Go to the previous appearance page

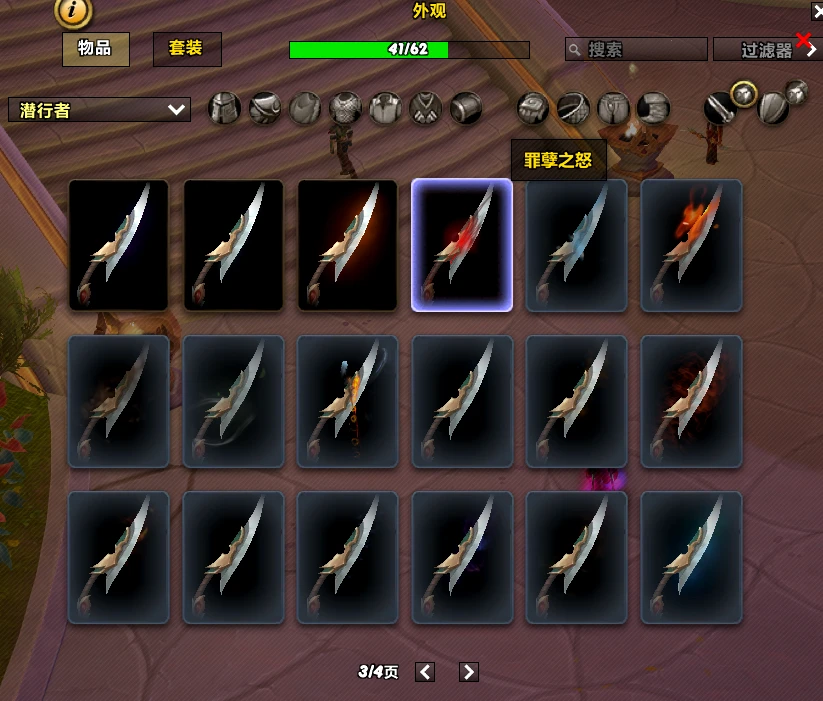click(x=425, y=672)
